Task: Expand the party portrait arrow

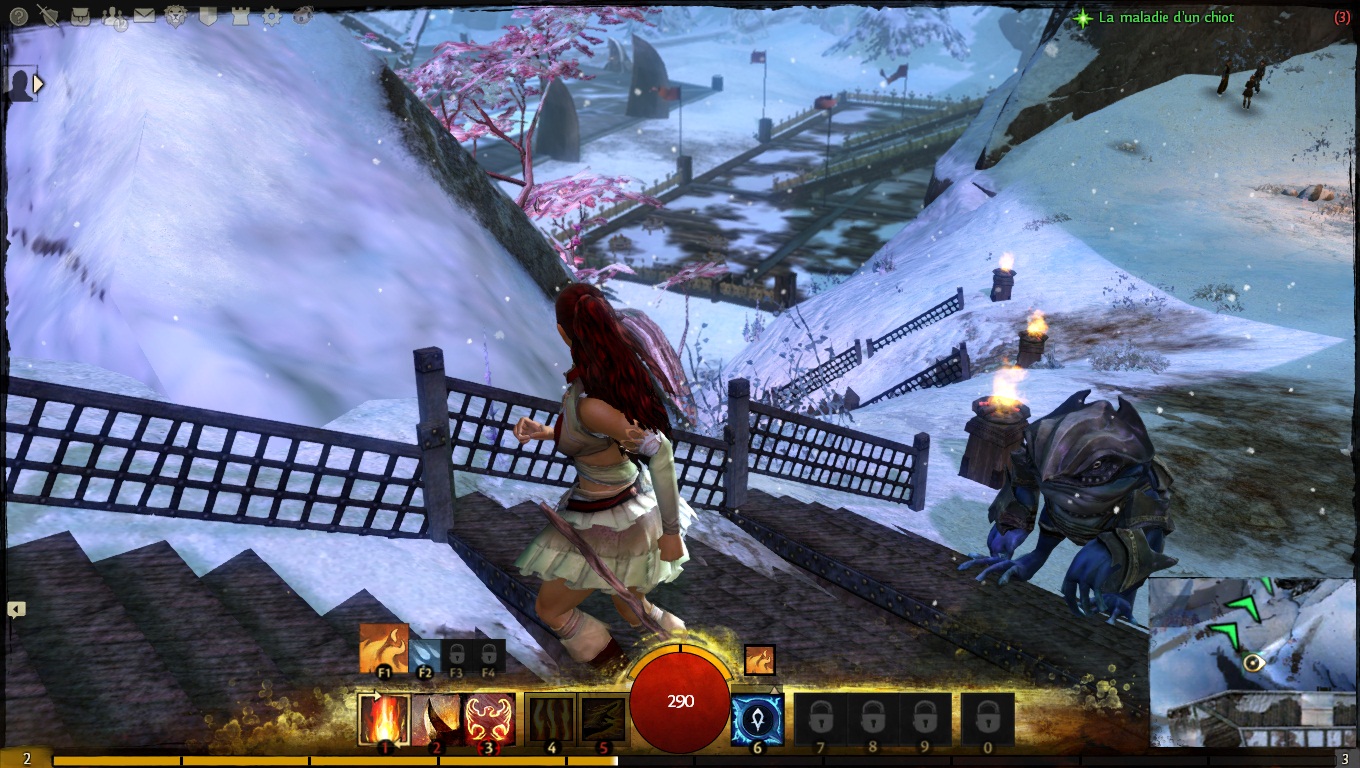Action: pos(38,85)
